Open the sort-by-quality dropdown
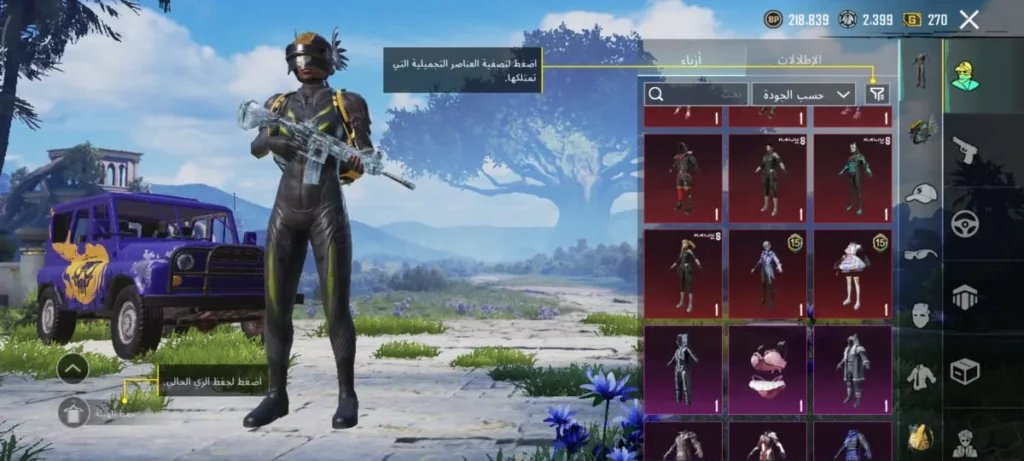 coord(803,94)
